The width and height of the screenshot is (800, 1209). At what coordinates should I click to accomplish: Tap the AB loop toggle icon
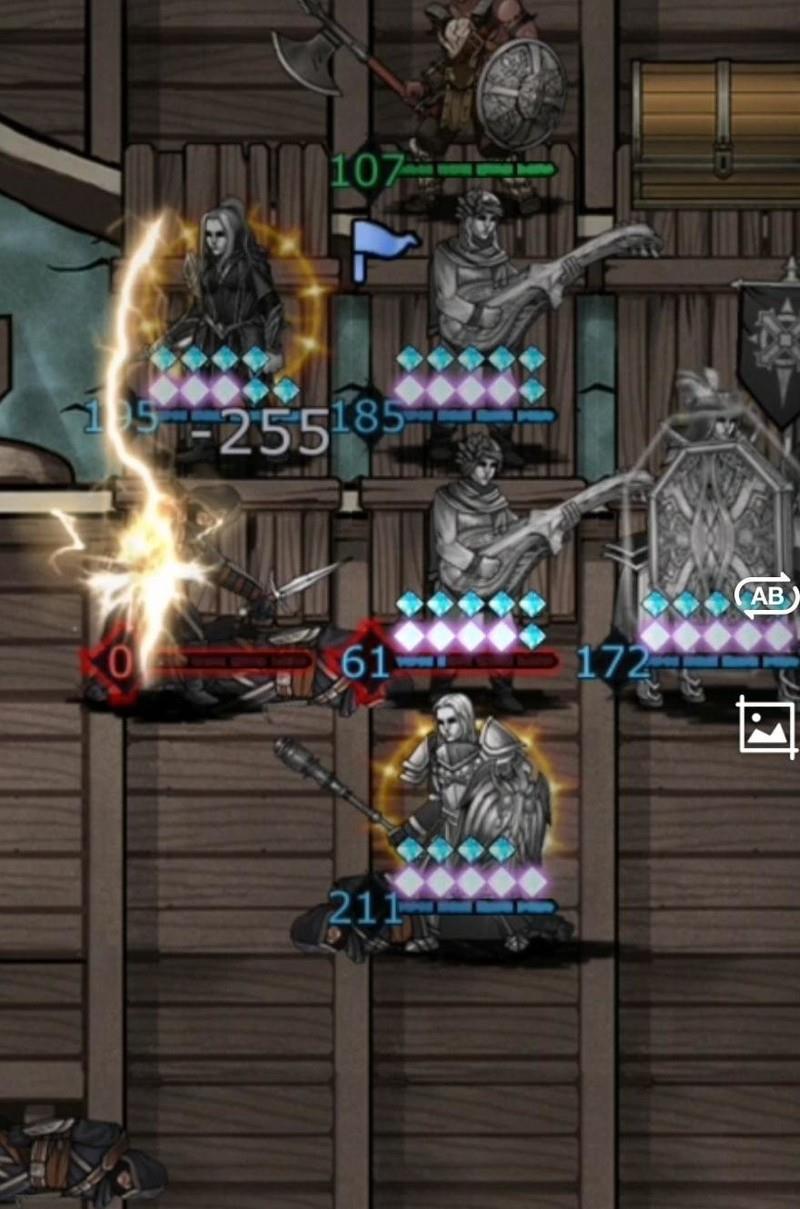(x=767, y=597)
